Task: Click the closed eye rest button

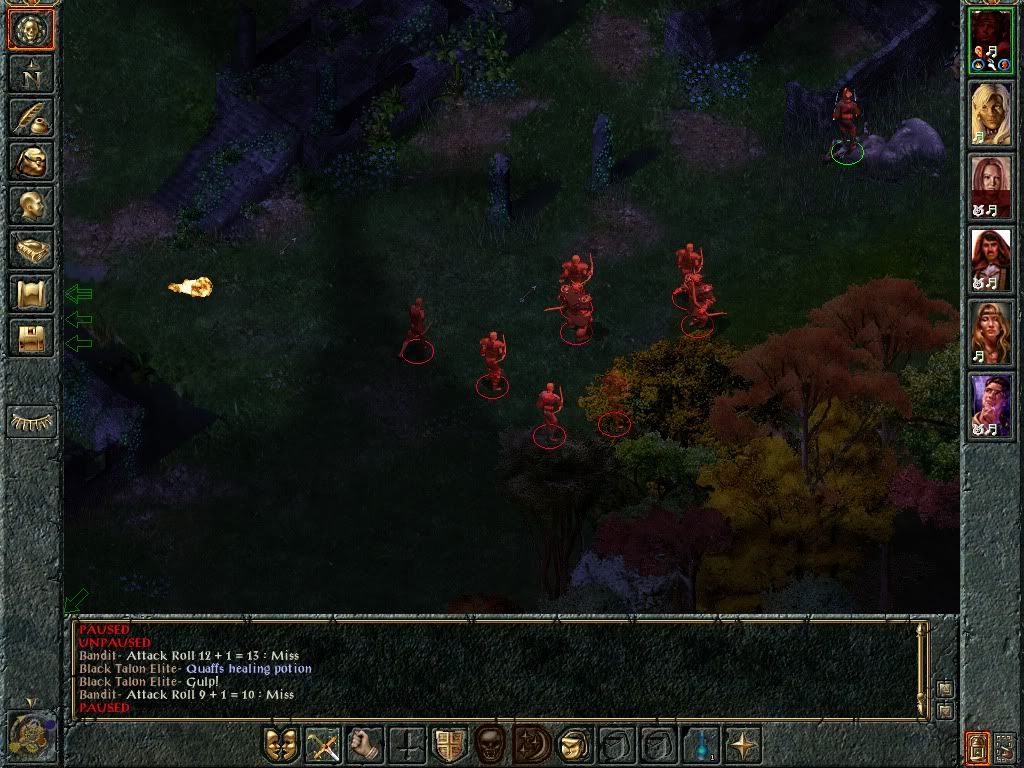Action: [31, 421]
